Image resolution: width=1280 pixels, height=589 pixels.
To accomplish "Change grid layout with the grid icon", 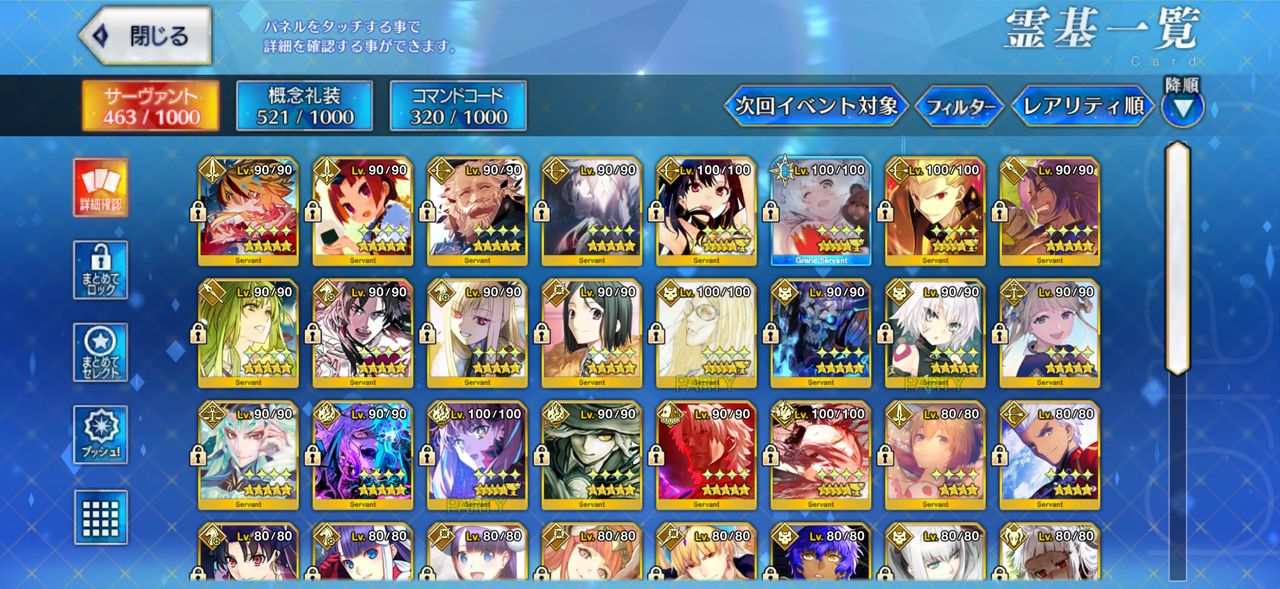I will [101, 517].
